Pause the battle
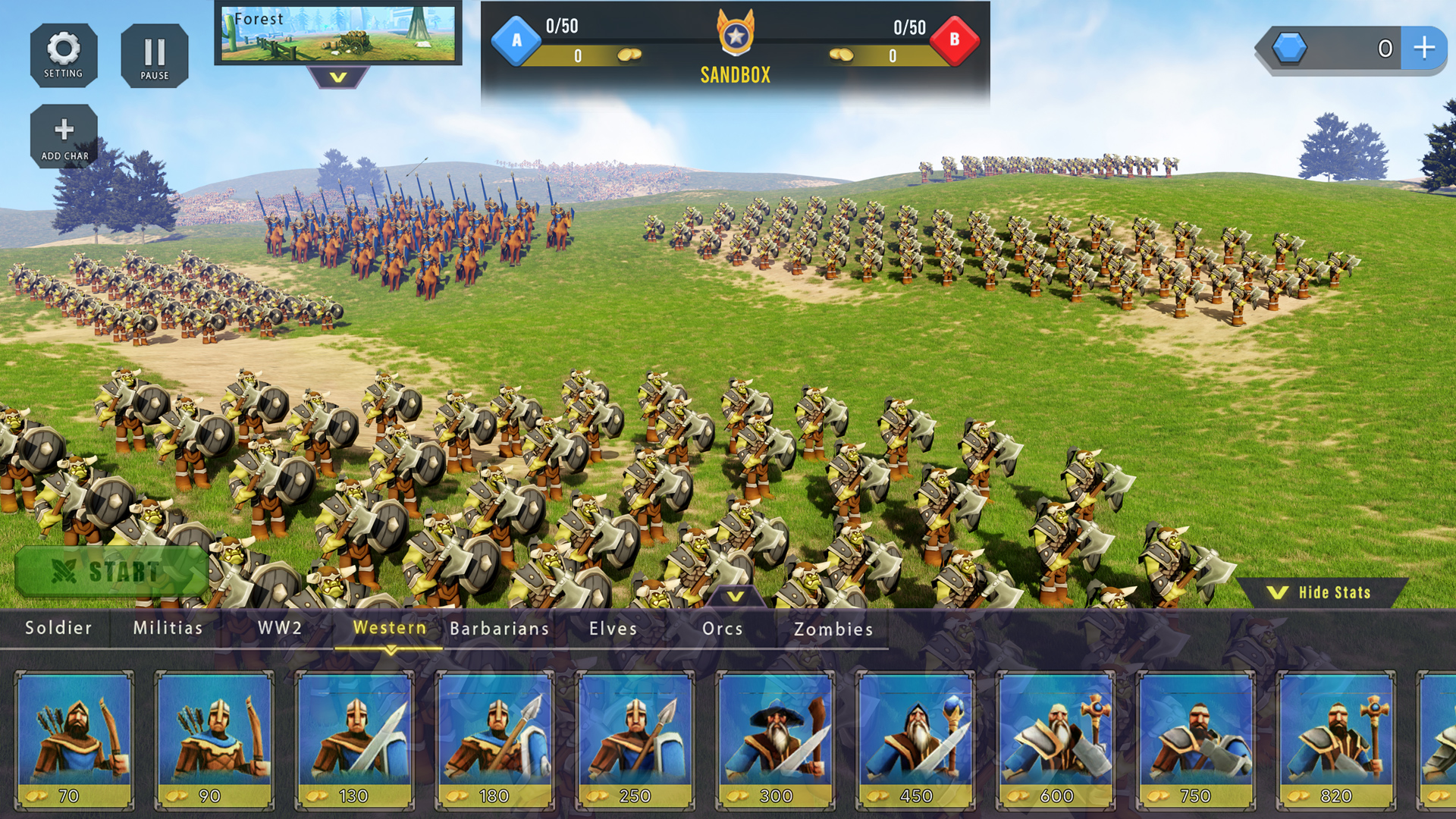1456x819 pixels. point(155,55)
